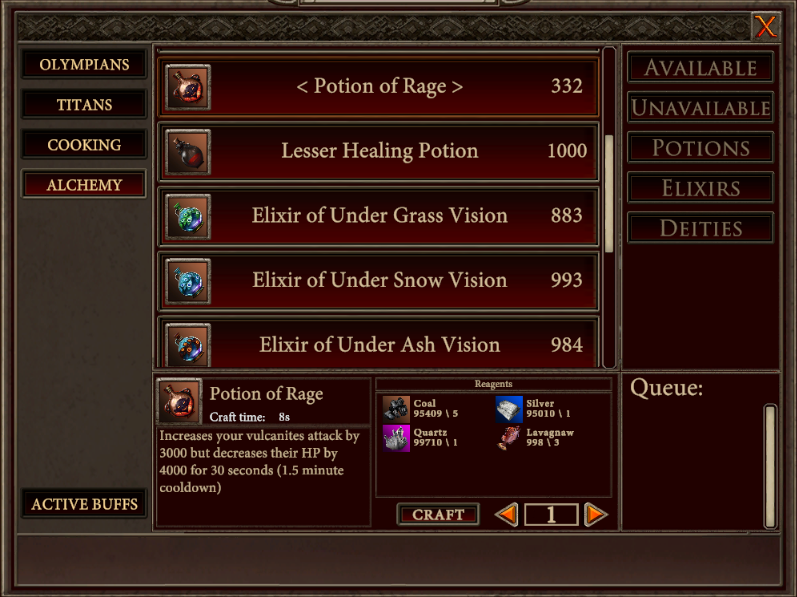Decrease craft quantity with left arrow

coord(507,514)
